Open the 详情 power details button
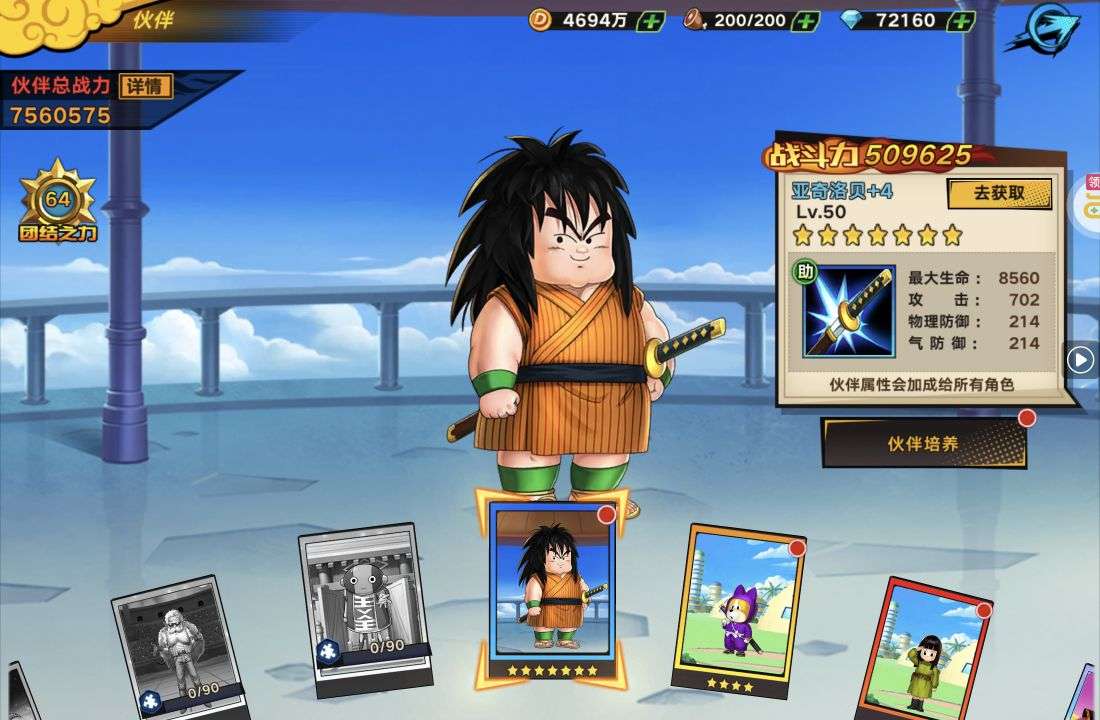The image size is (1100, 720). point(146,86)
